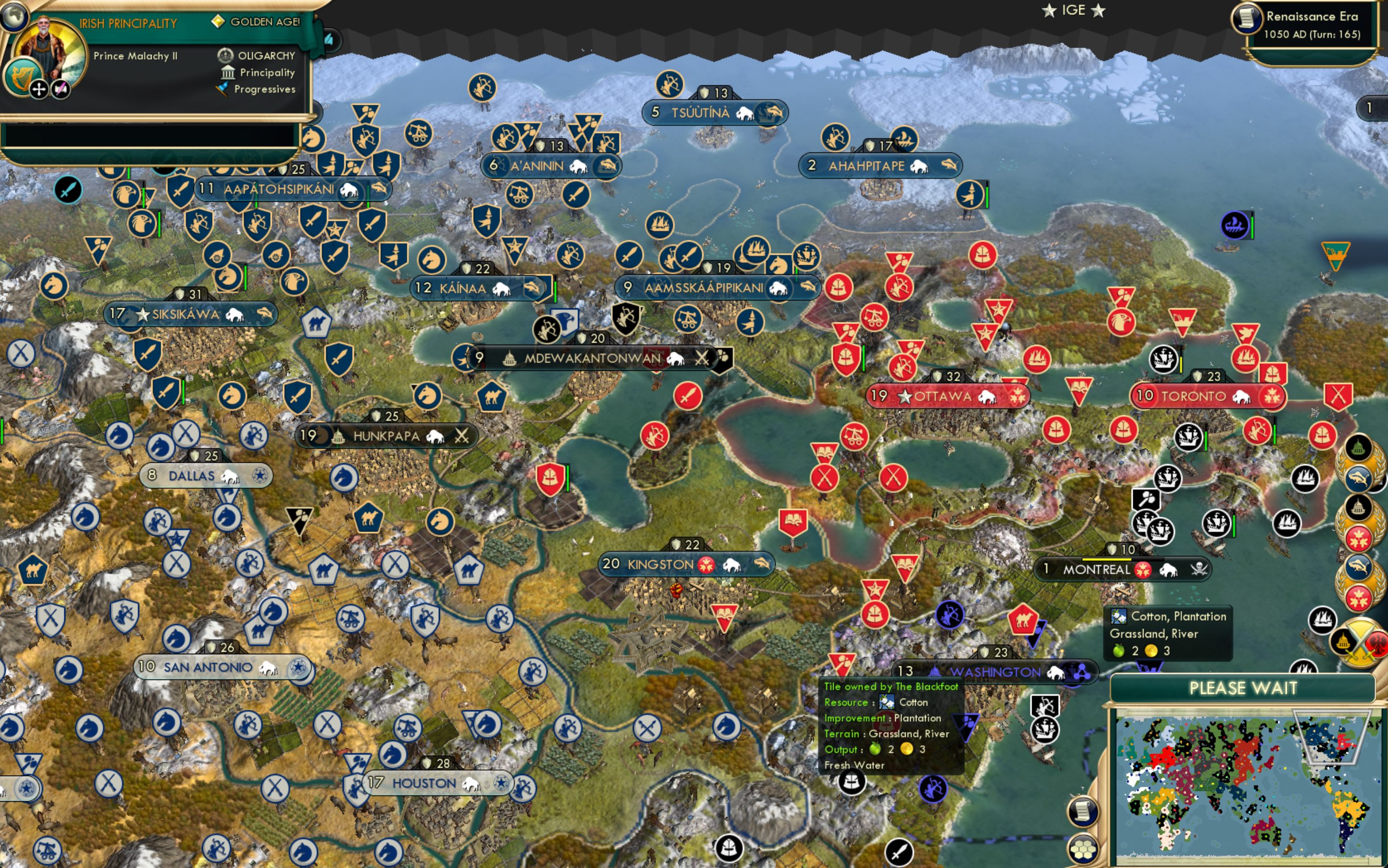
Task: Click the Principality temple icon
Action: [x=229, y=72]
